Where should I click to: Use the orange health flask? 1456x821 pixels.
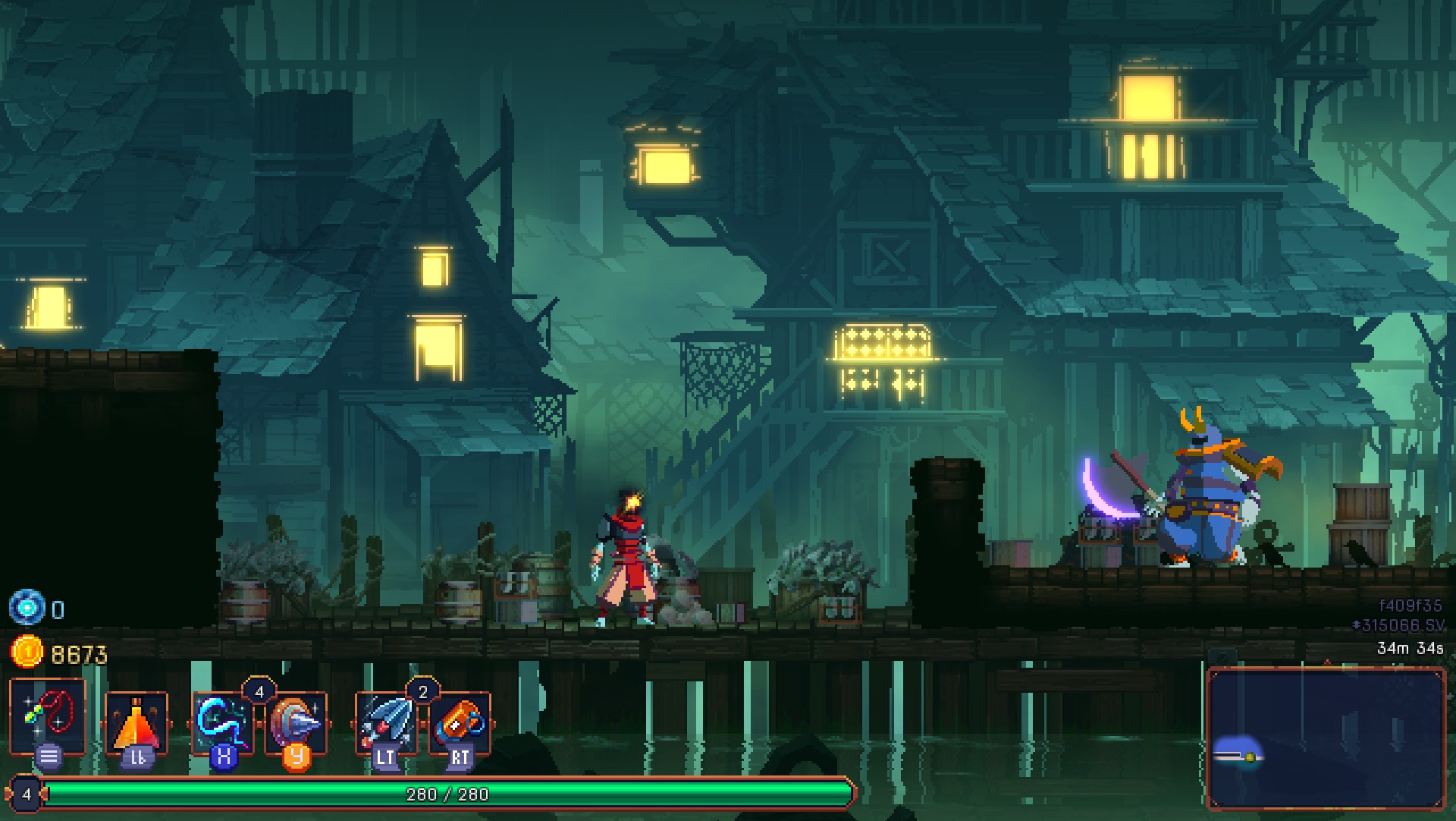[136, 723]
